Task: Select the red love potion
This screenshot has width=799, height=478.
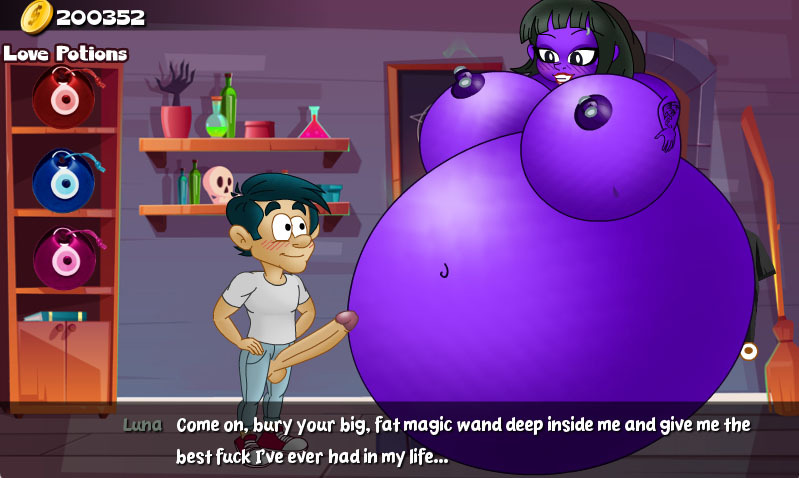Action: pyautogui.click(x=64, y=96)
